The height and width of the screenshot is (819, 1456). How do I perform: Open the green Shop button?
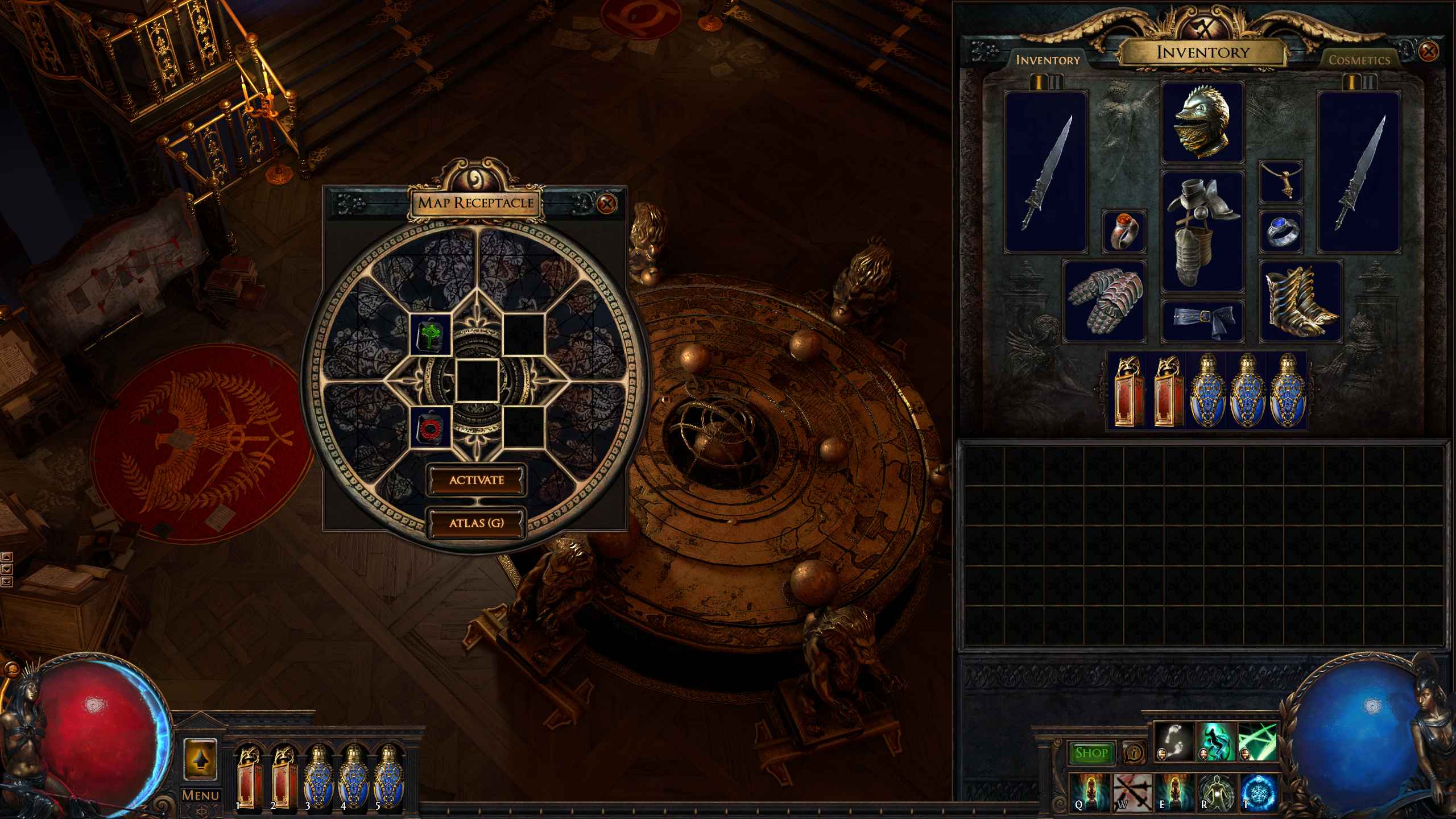1091,754
